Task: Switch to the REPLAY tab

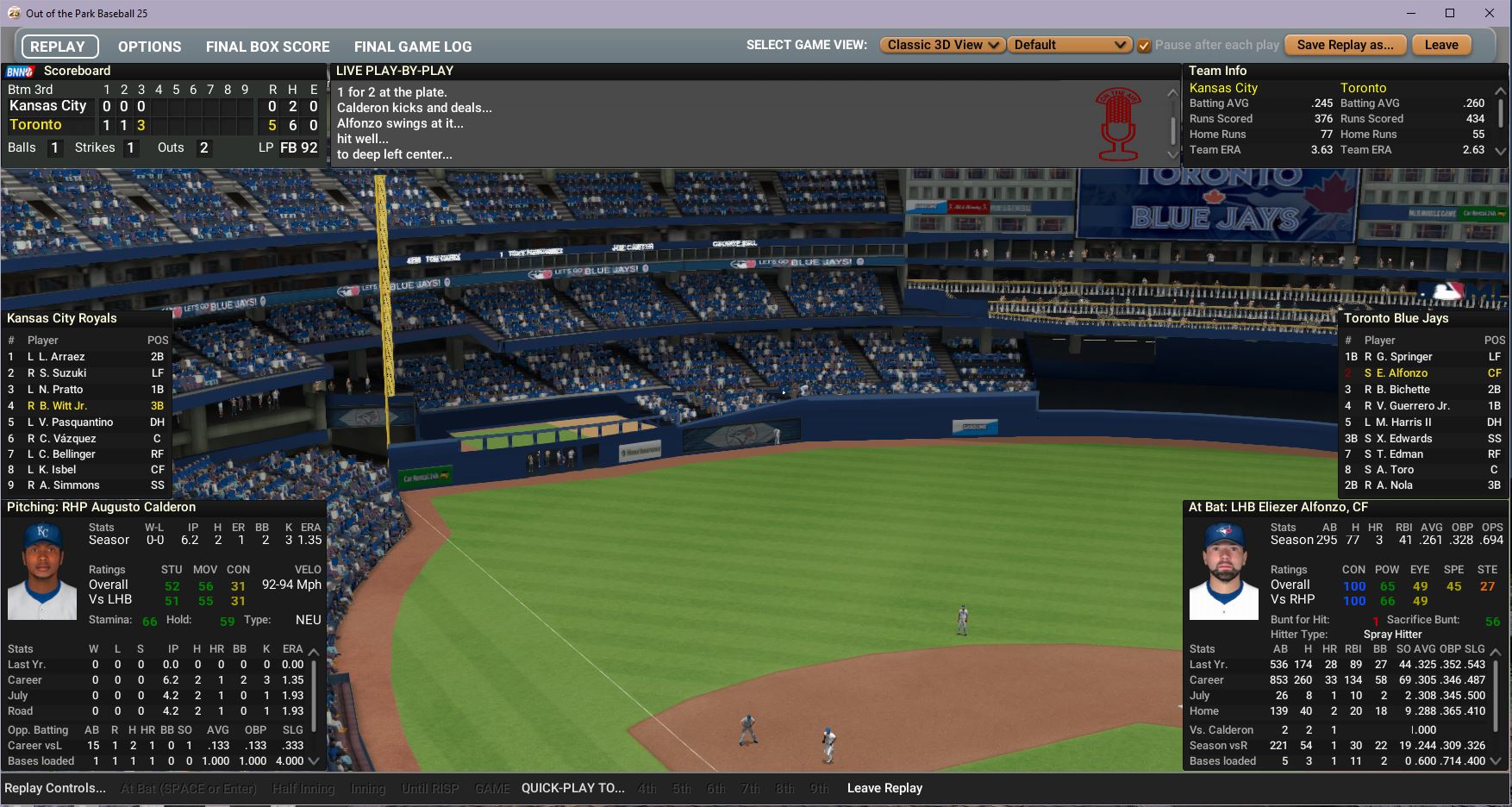Action: click(x=58, y=47)
